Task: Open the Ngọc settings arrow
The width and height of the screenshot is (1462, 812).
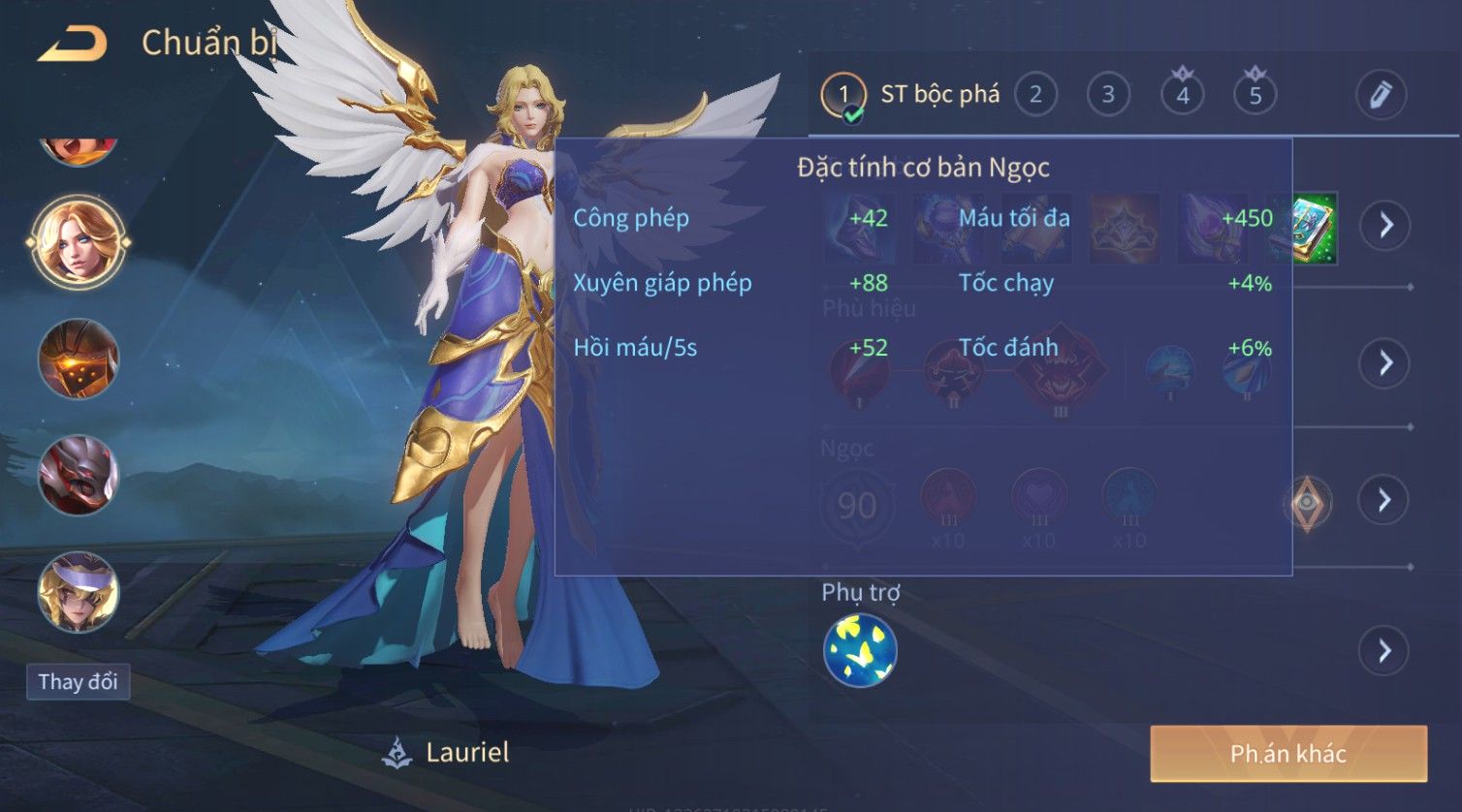Action: point(1385,500)
